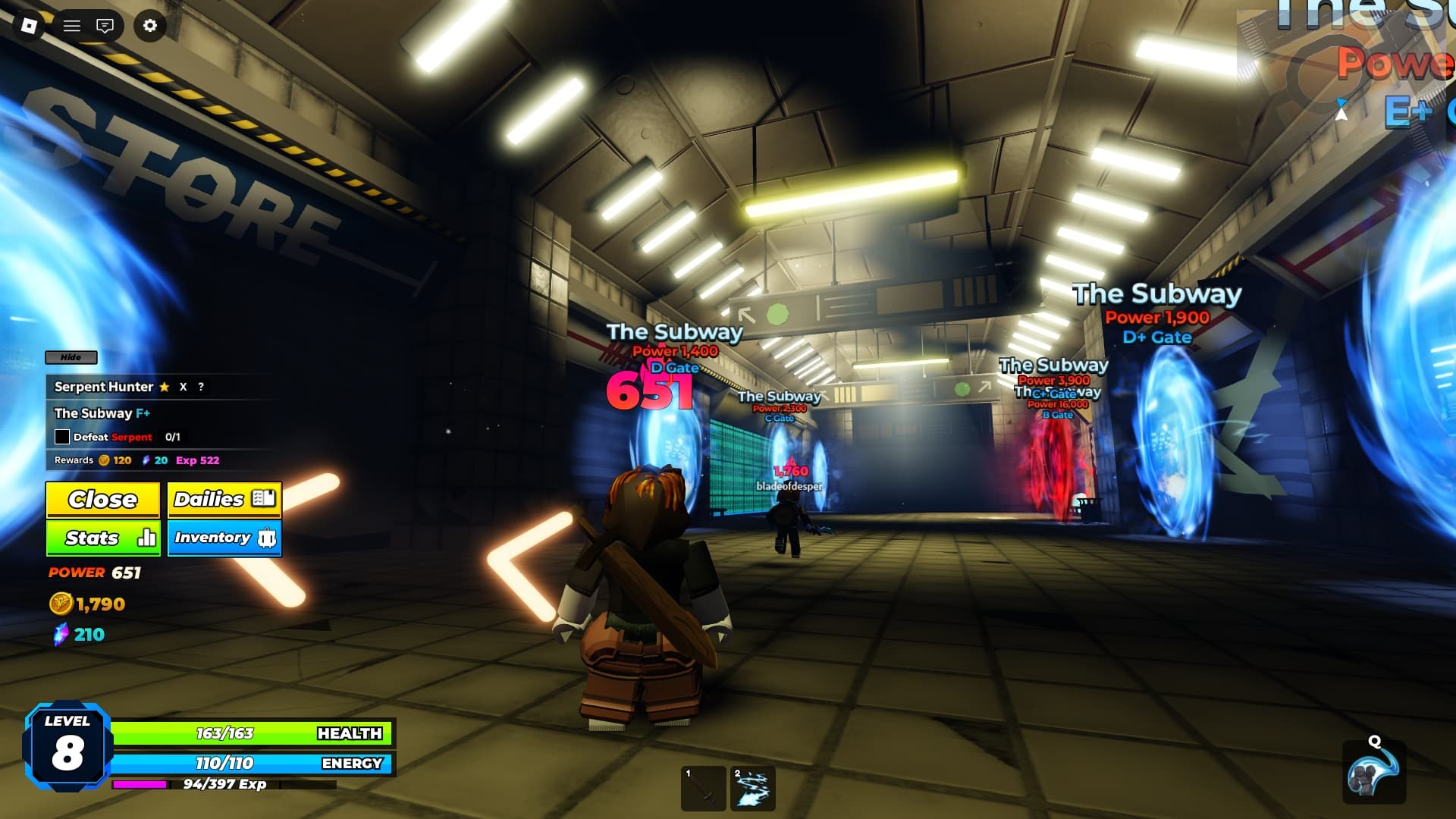The width and height of the screenshot is (1456, 819).
Task: Open the Roblox logo menu
Action: coord(29,26)
